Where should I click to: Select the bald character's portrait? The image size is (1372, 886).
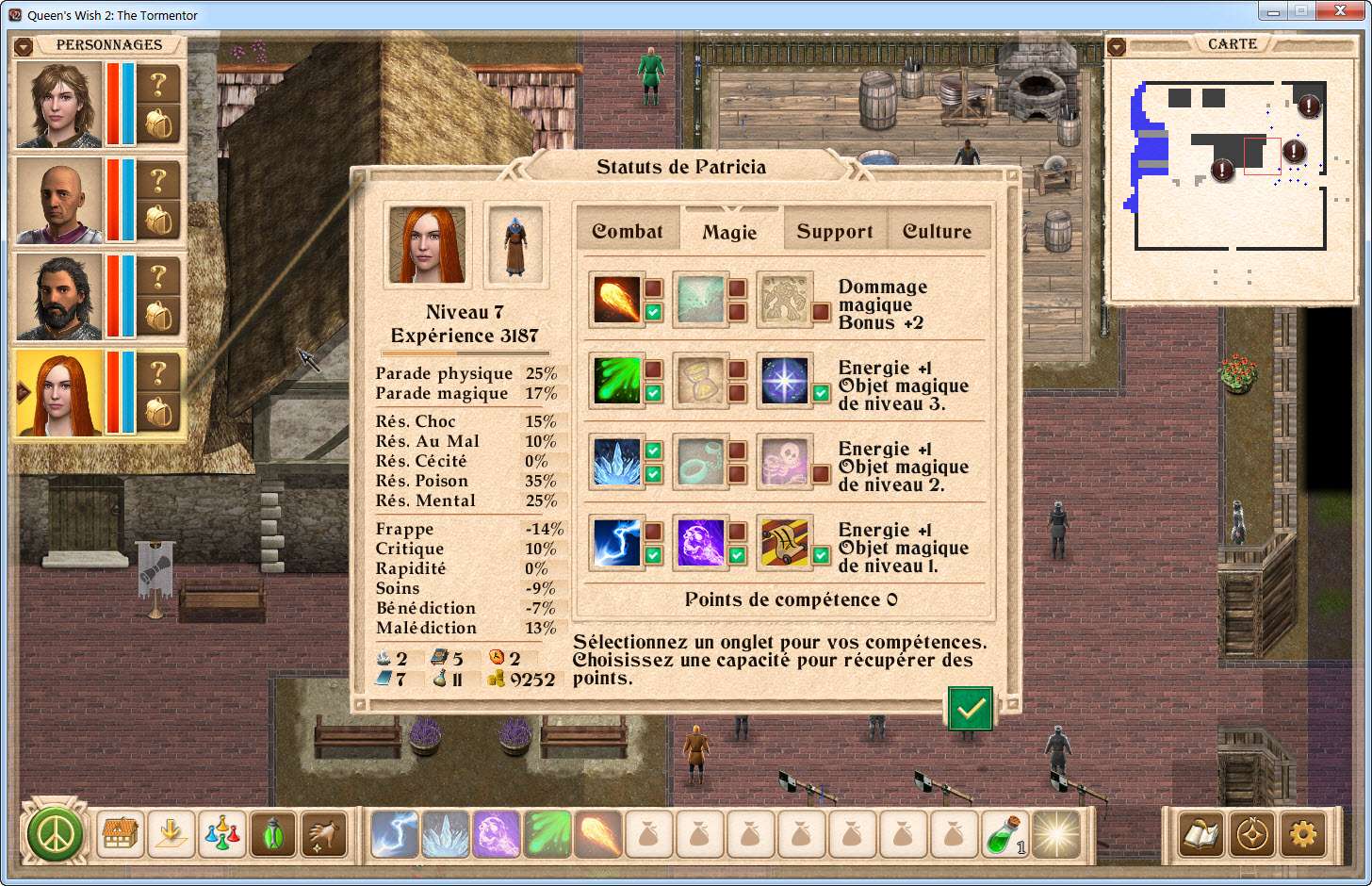(59, 201)
